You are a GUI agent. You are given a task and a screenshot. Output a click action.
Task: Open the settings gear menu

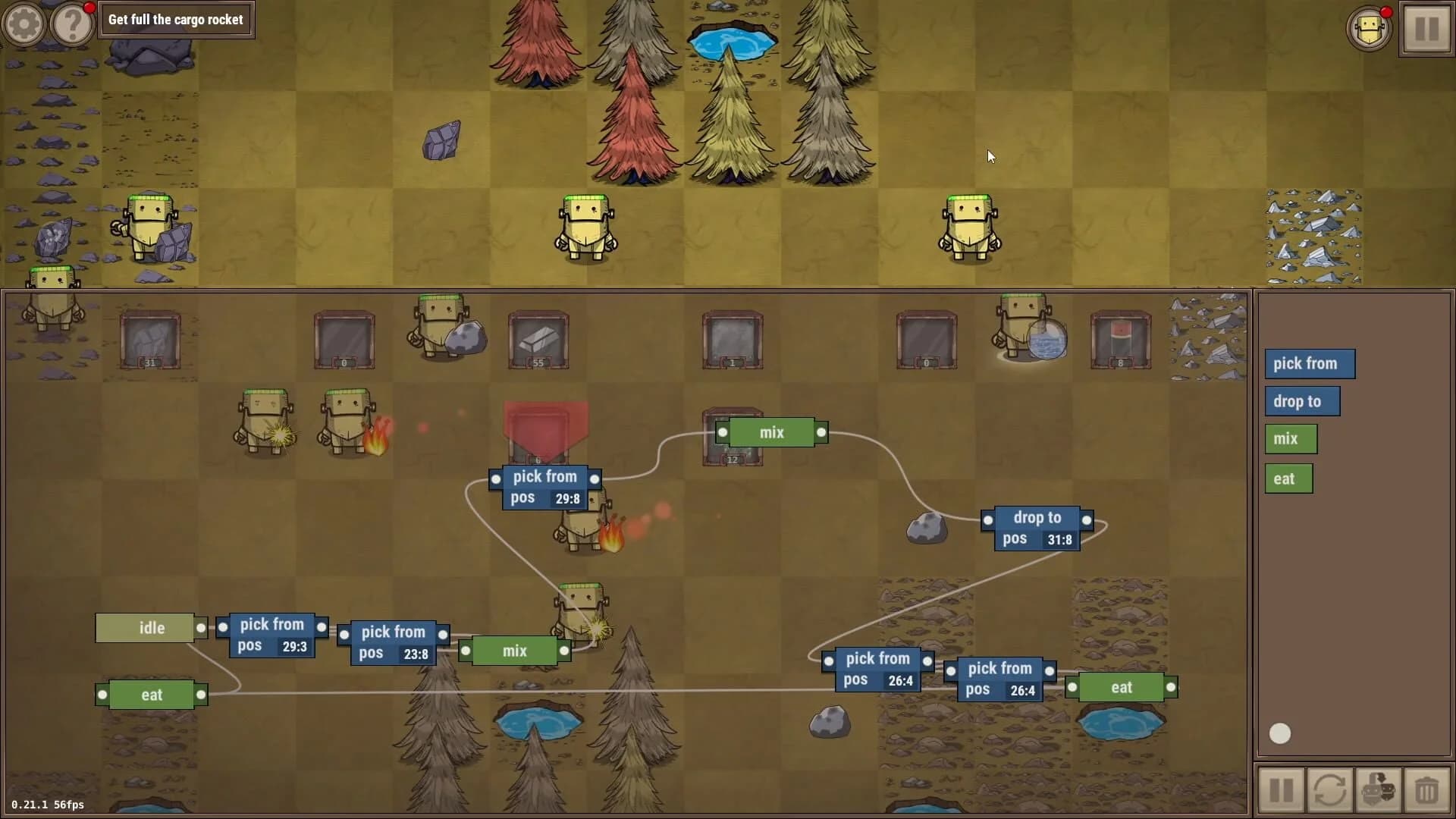pos(24,24)
